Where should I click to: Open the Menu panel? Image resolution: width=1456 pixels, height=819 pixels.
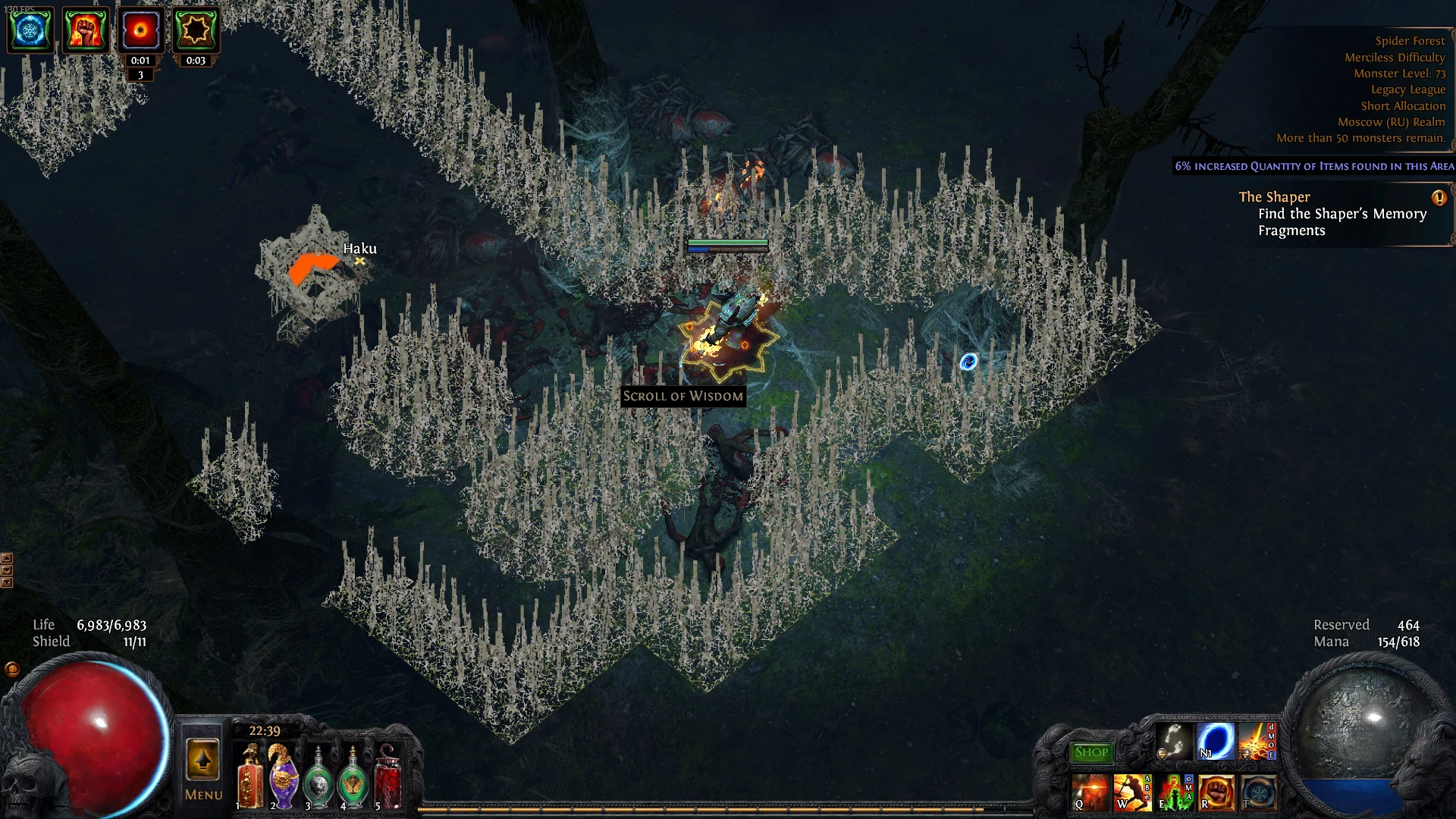click(202, 794)
